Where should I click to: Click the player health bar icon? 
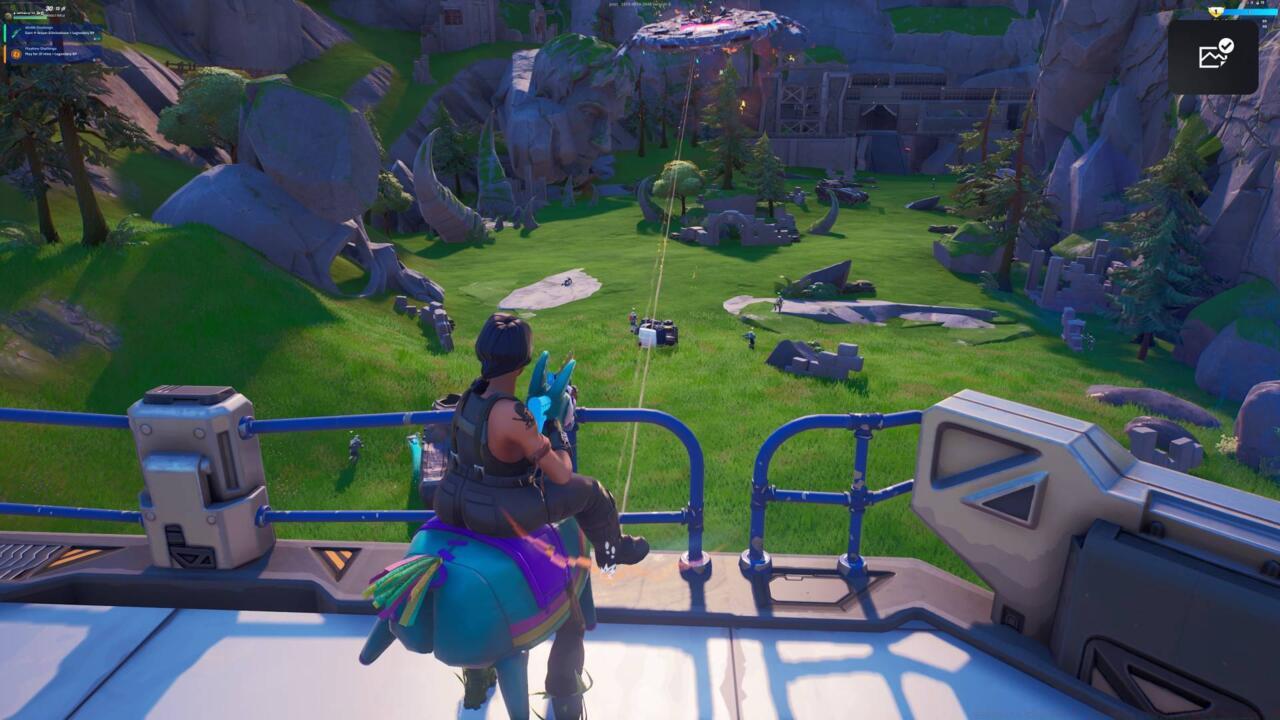(x=8, y=16)
